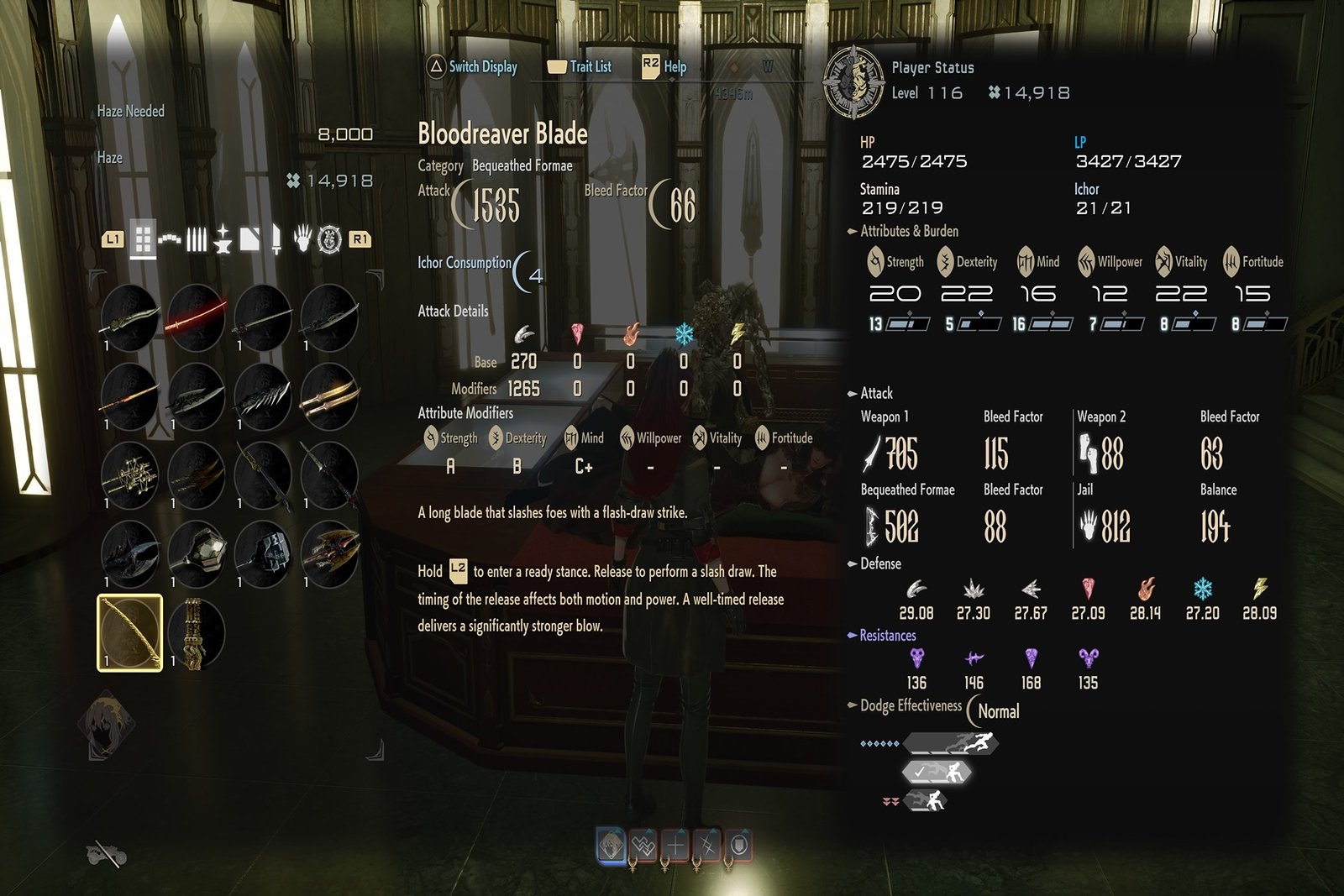The width and height of the screenshot is (1344, 896).
Task: Select the double-bladed golden axe slot
Action: [x=329, y=553]
